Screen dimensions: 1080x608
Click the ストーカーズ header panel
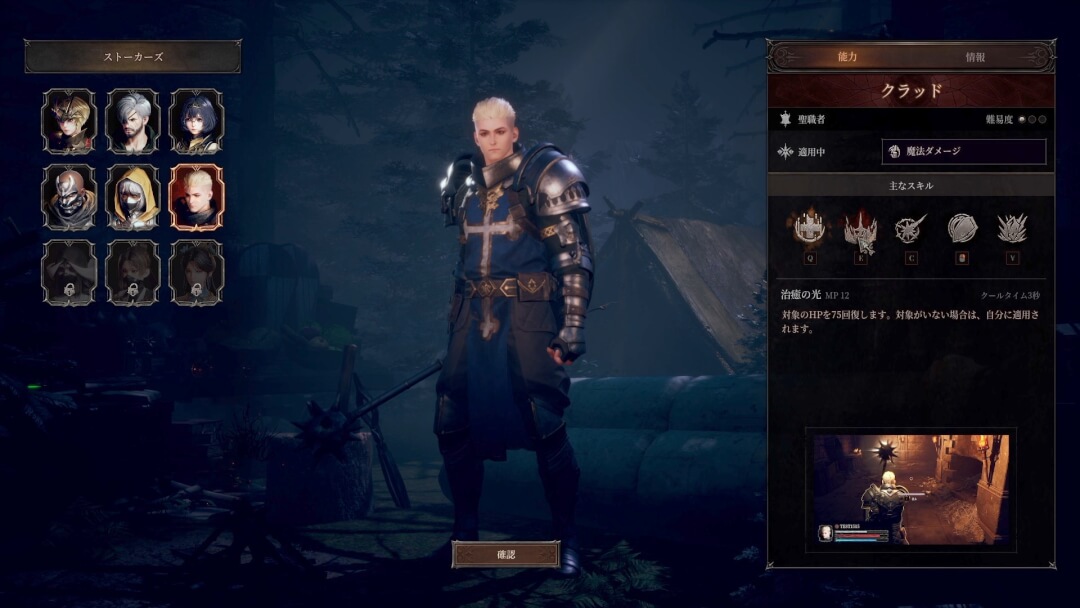point(133,57)
